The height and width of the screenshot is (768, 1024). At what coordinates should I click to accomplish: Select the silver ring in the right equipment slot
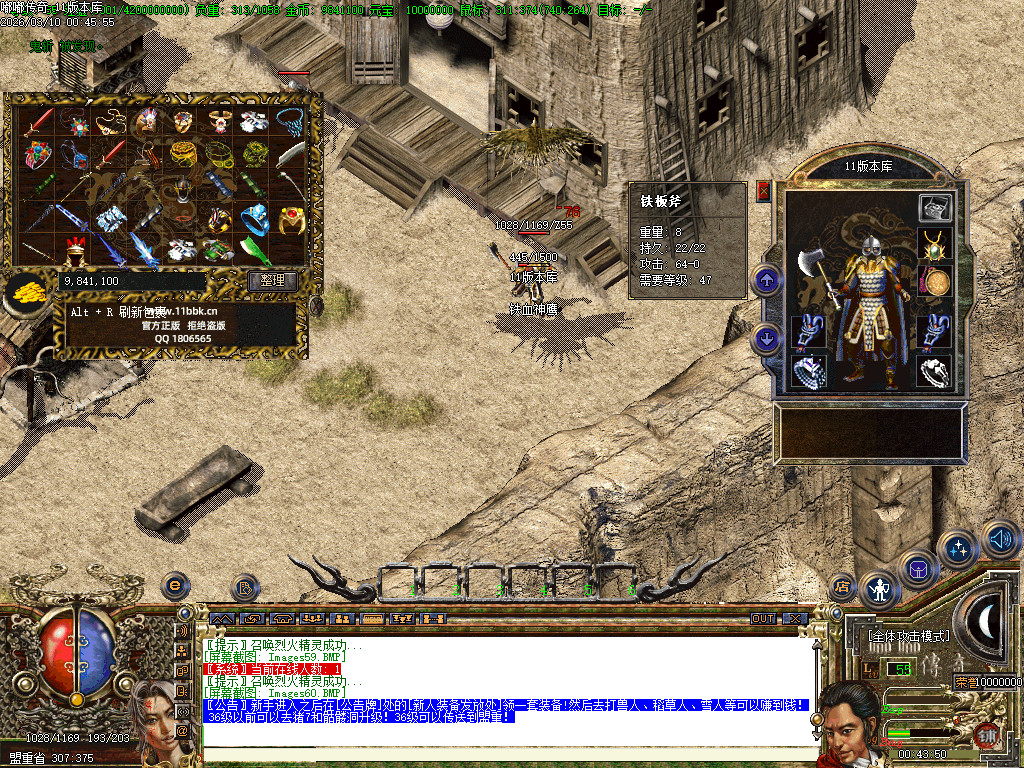pos(934,372)
